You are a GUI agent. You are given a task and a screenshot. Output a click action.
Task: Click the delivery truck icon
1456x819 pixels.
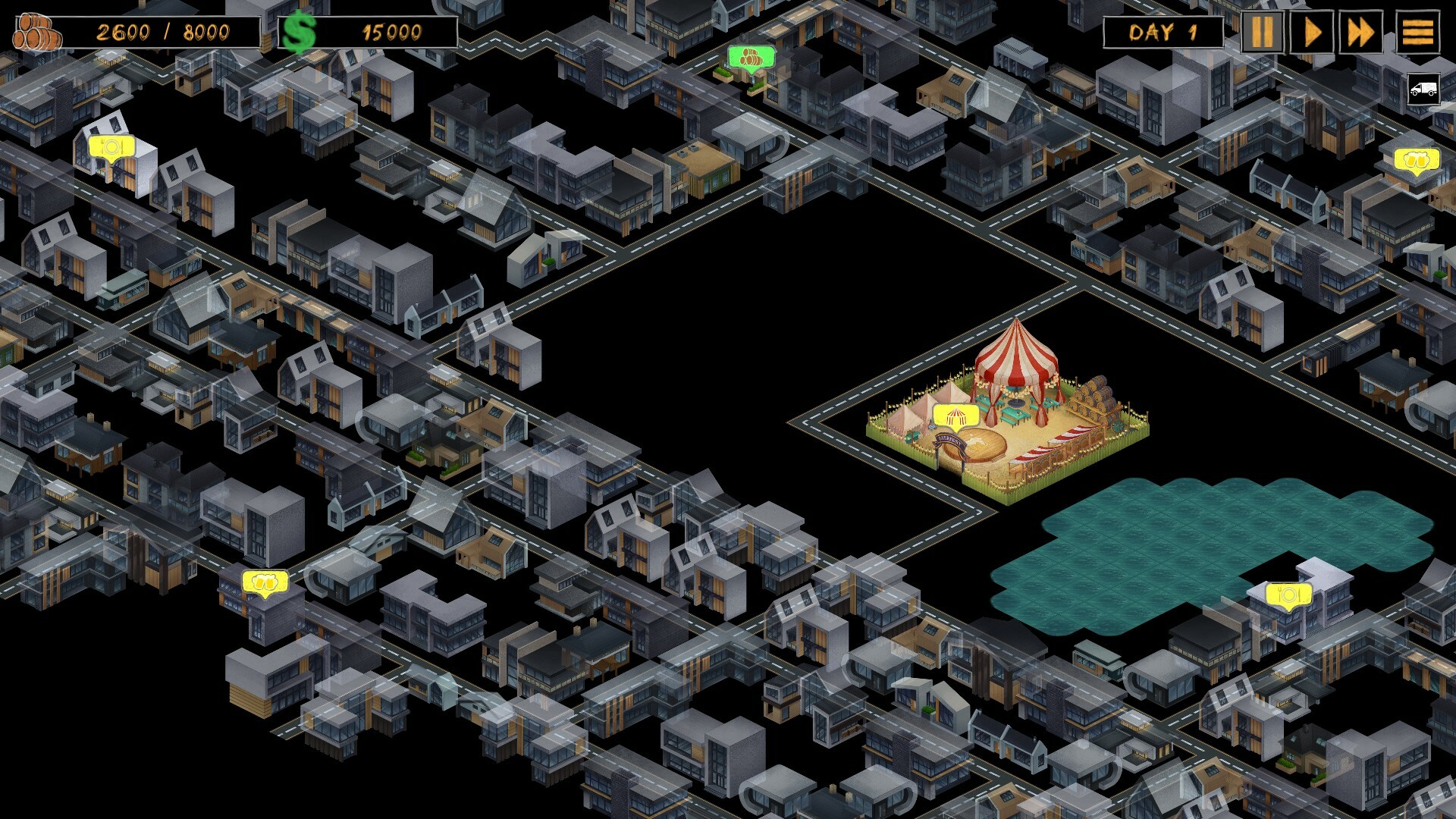click(1423, 89)
